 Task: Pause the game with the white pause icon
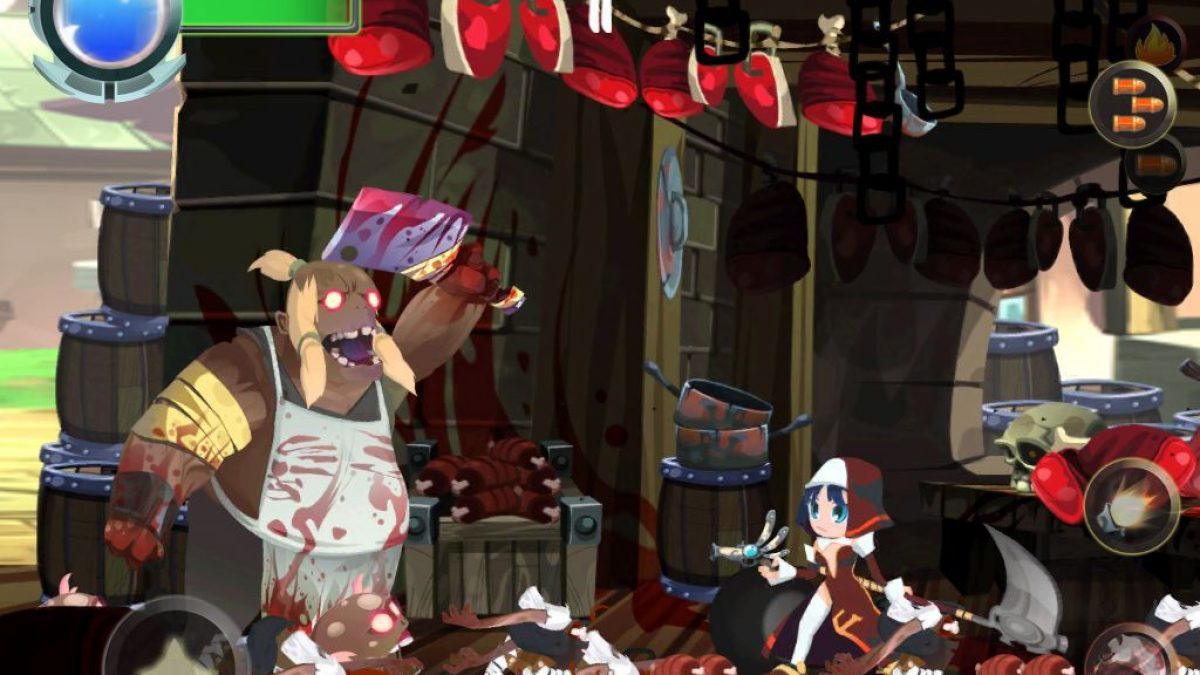(599, 14)
